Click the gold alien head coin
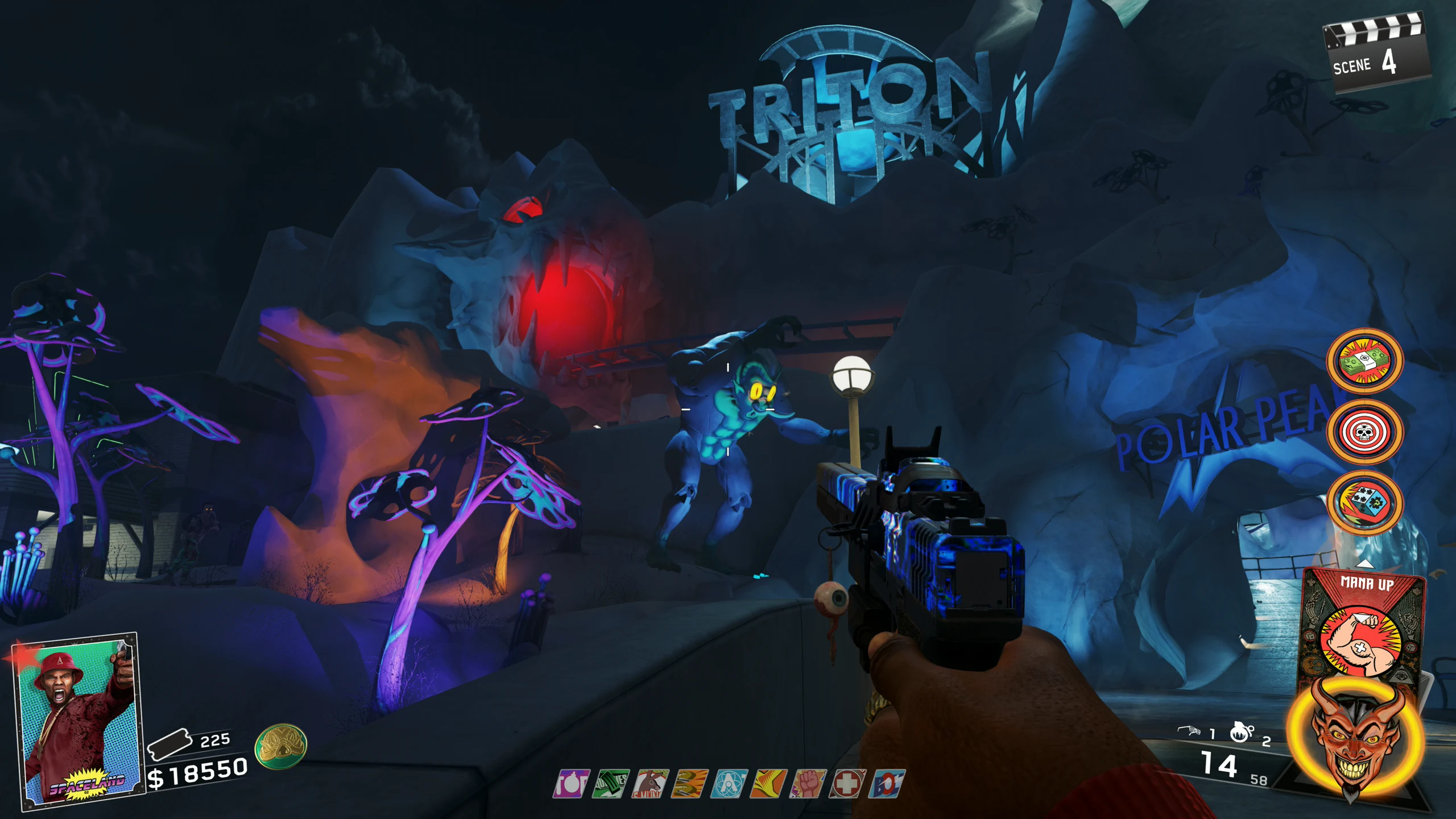1456x819 pixels. 281,746
